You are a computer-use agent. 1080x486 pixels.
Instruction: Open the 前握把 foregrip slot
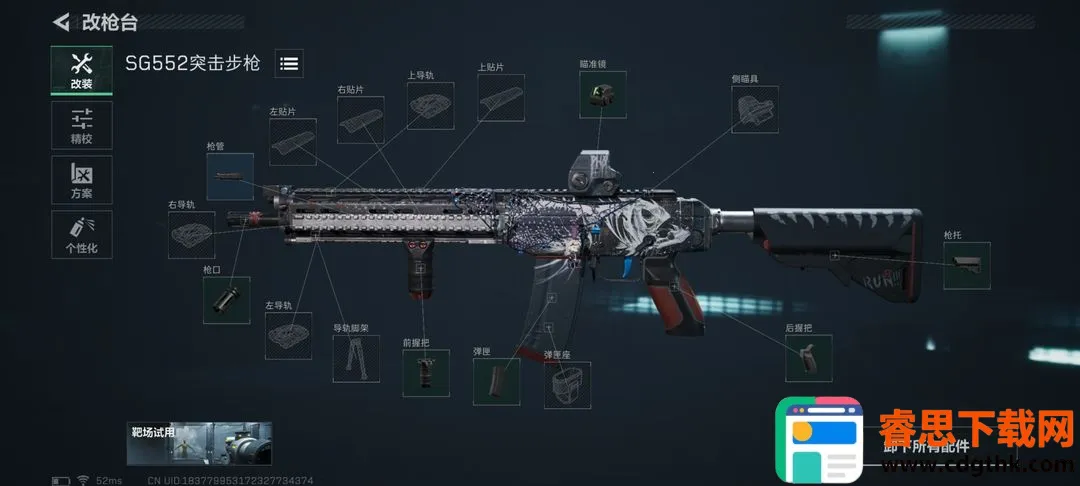click(426, 373)
